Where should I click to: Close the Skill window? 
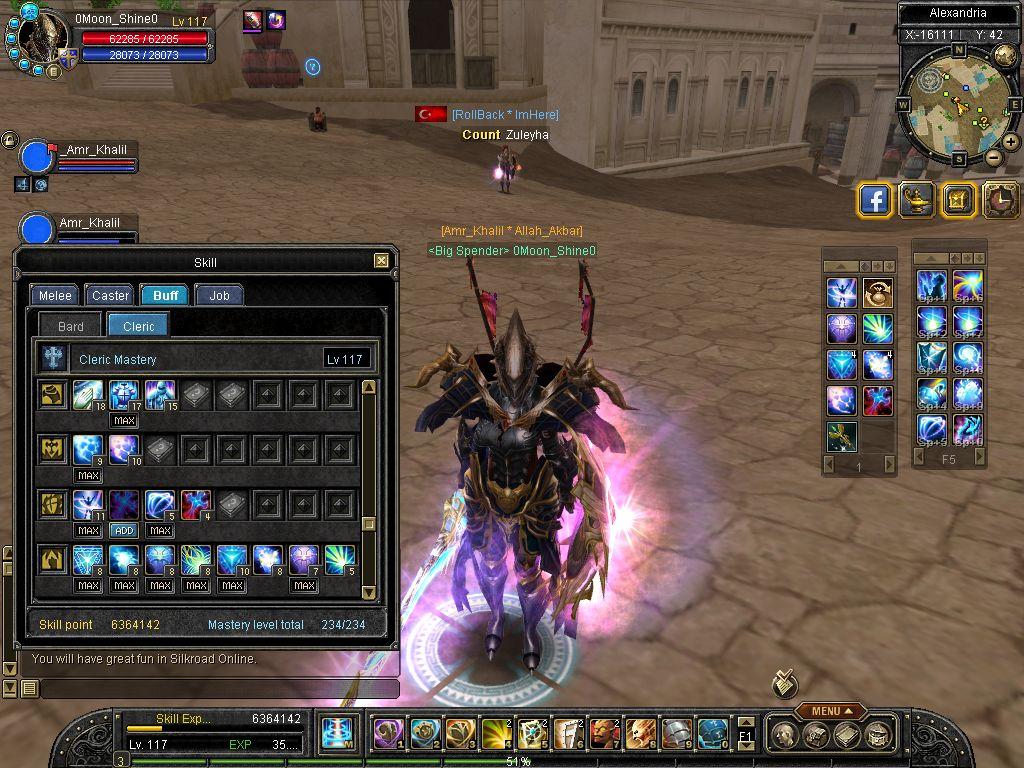381,261
